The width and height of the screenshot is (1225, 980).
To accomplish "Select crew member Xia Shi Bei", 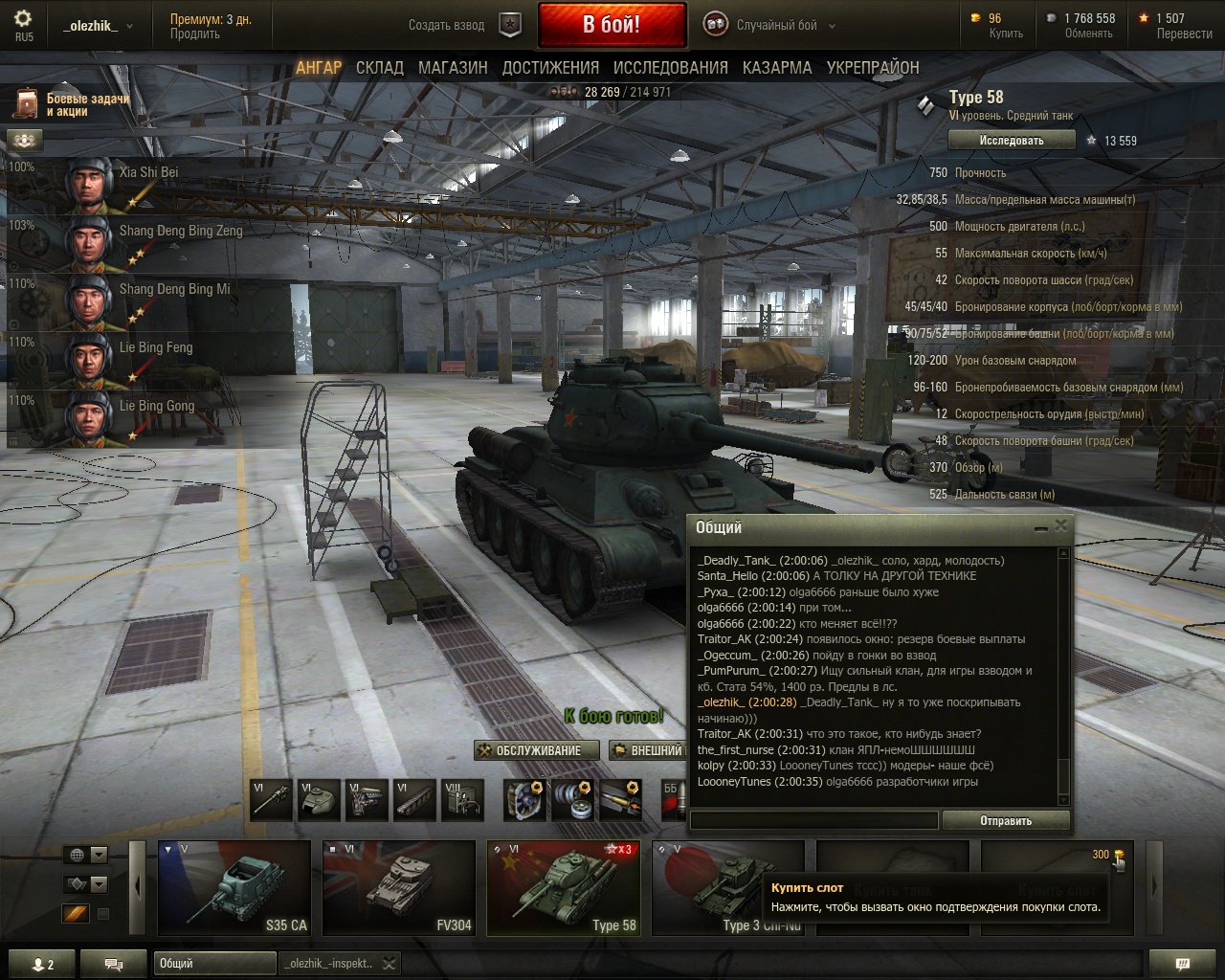I will pos(148,173).
